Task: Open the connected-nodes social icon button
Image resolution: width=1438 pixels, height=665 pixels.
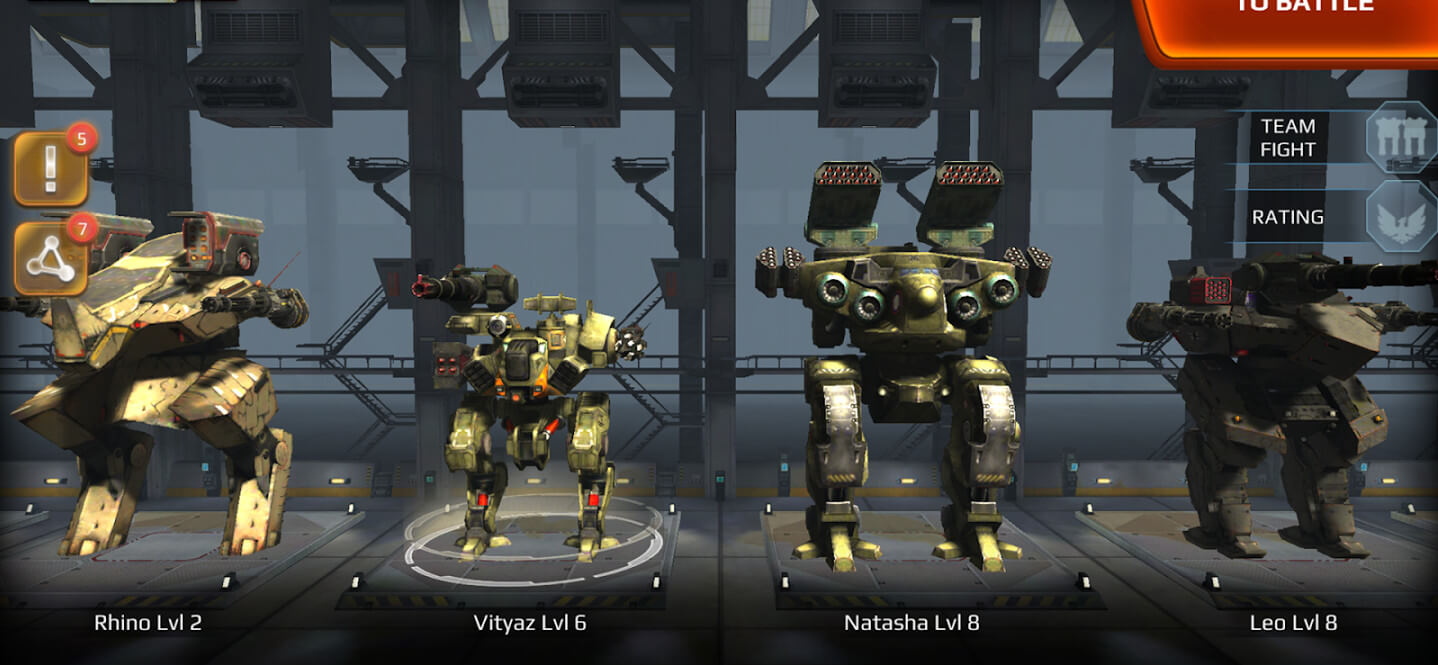Action: pos(50,260)
